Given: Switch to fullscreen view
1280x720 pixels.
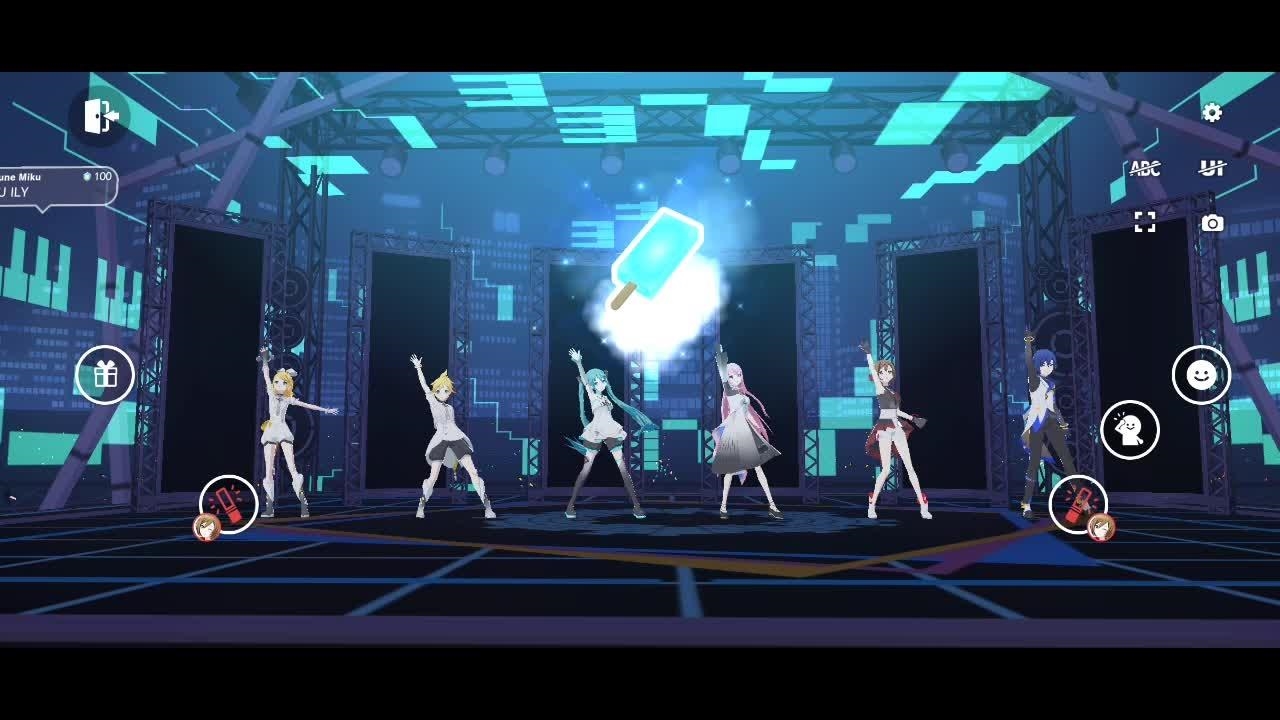Looking at the screenshot, I should click(1145, 222).
